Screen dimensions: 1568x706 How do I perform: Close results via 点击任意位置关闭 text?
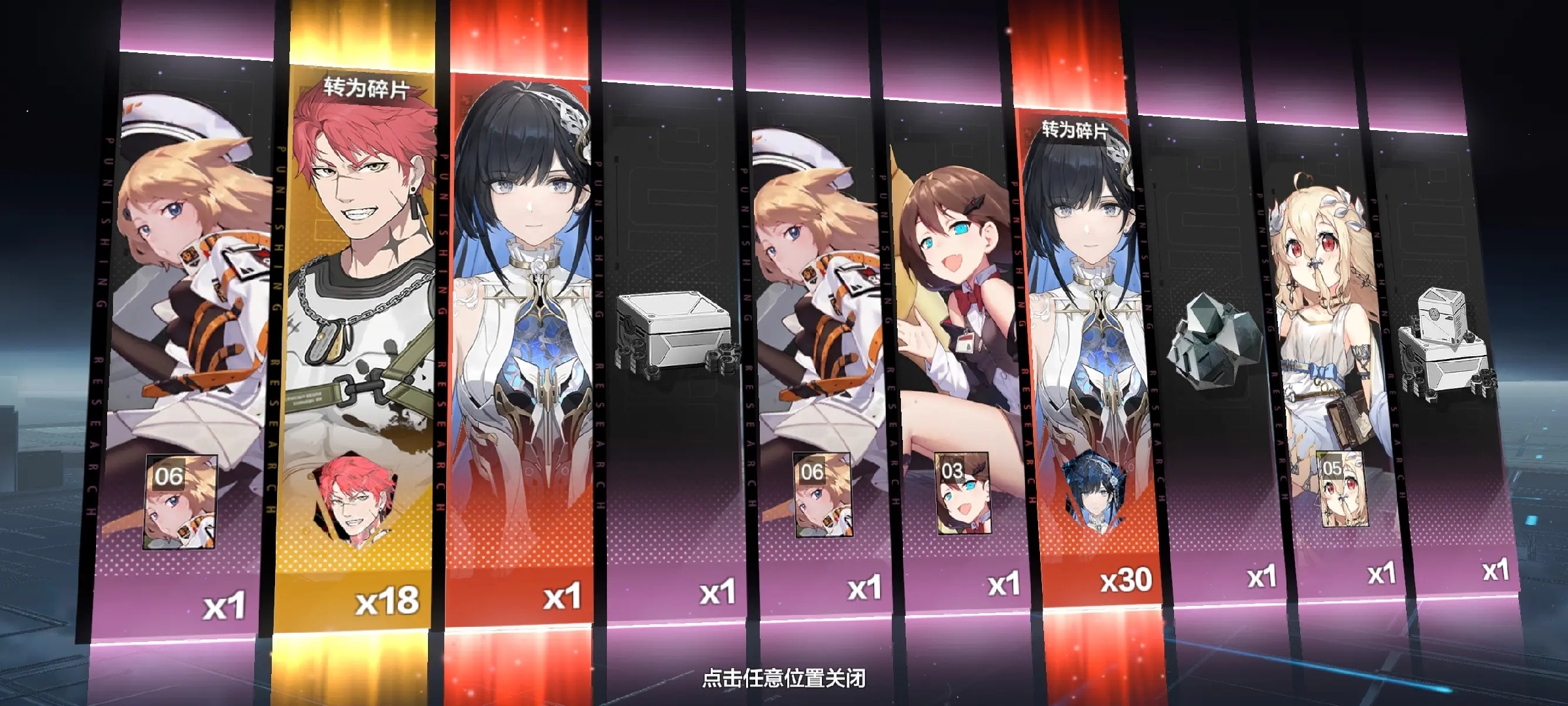coord(783,678)
